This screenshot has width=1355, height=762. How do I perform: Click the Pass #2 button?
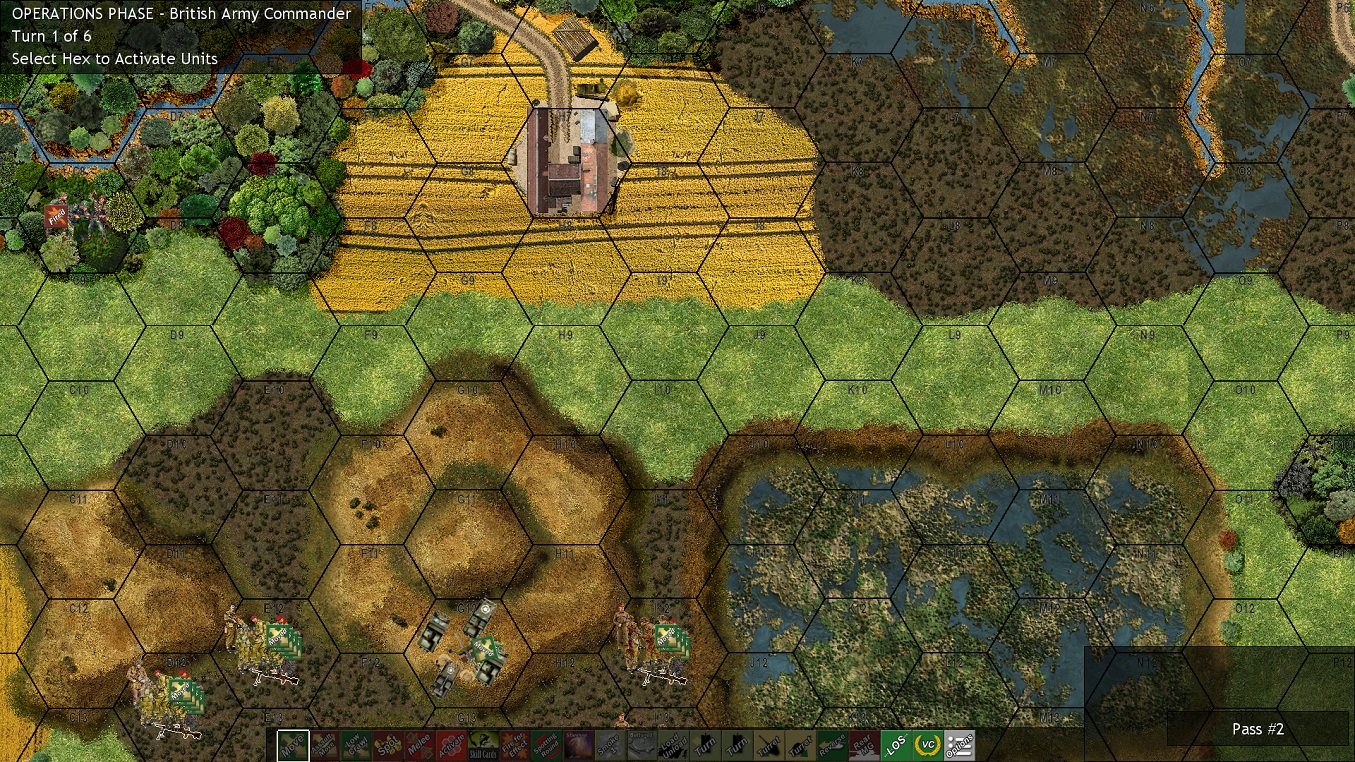(1257, 729)
